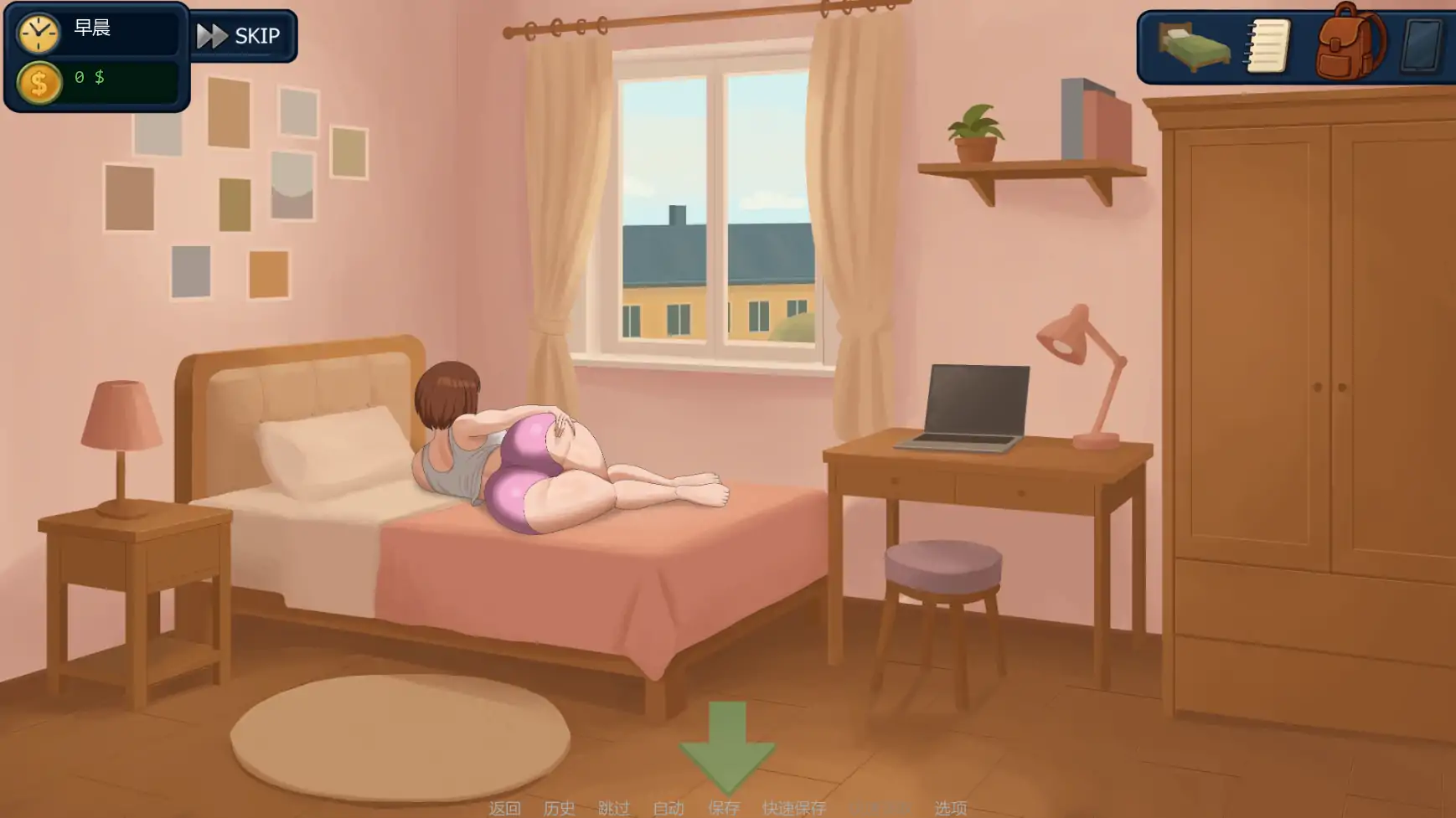Open the 选项 options menu

point(949,809)
